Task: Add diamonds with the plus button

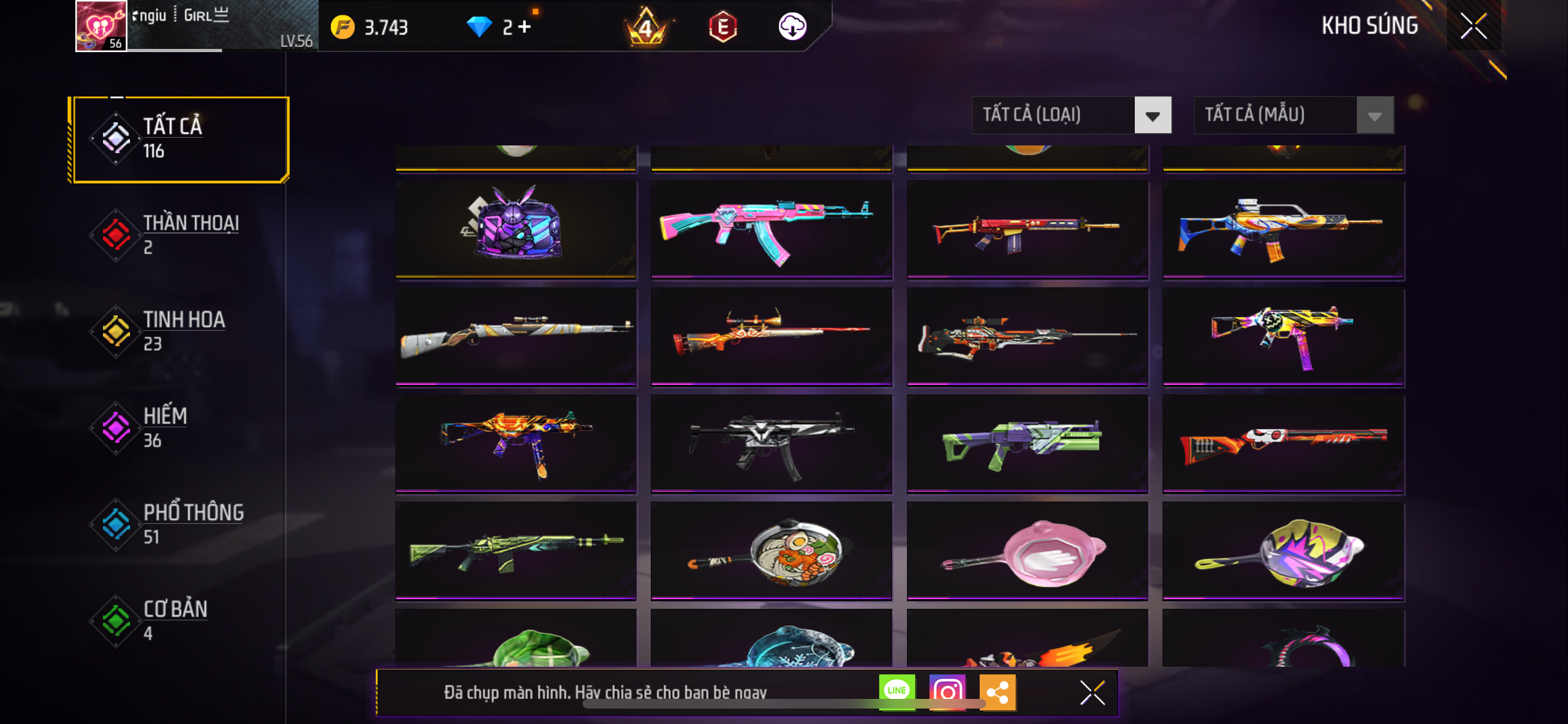Action: [525, 27]
